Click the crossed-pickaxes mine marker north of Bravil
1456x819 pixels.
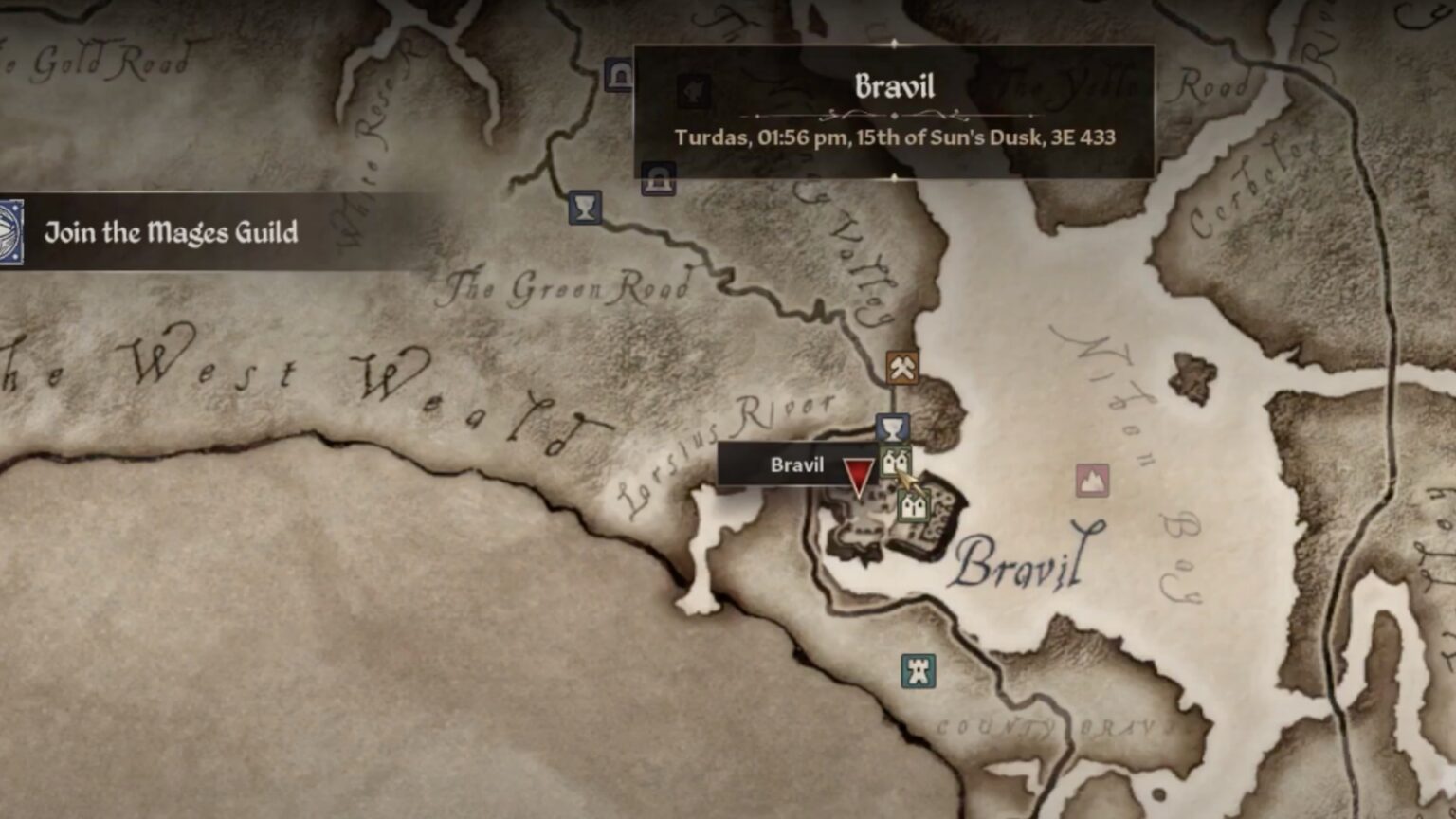901,367
